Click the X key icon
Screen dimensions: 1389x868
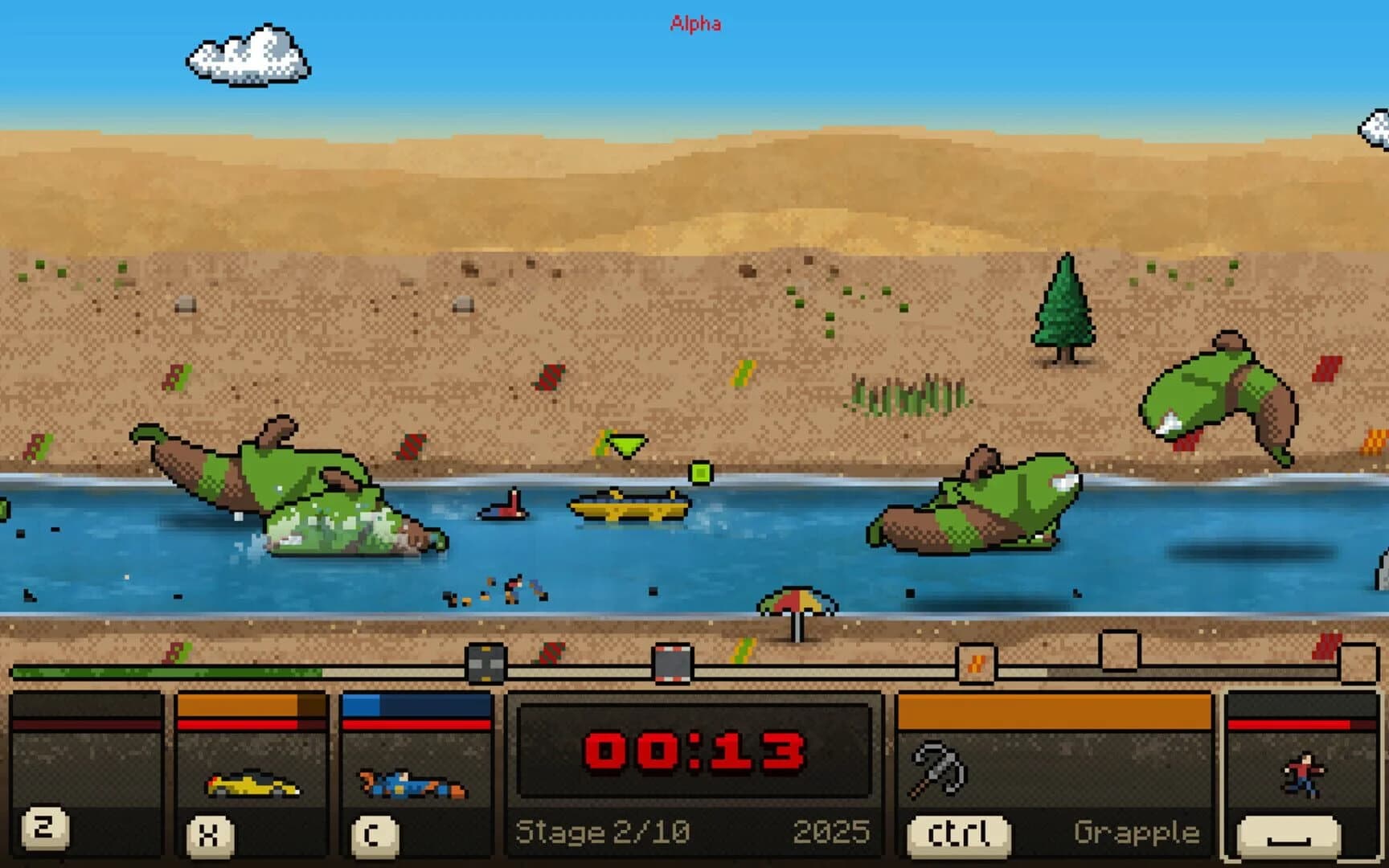pyautogui.click(x=209, y=834)
